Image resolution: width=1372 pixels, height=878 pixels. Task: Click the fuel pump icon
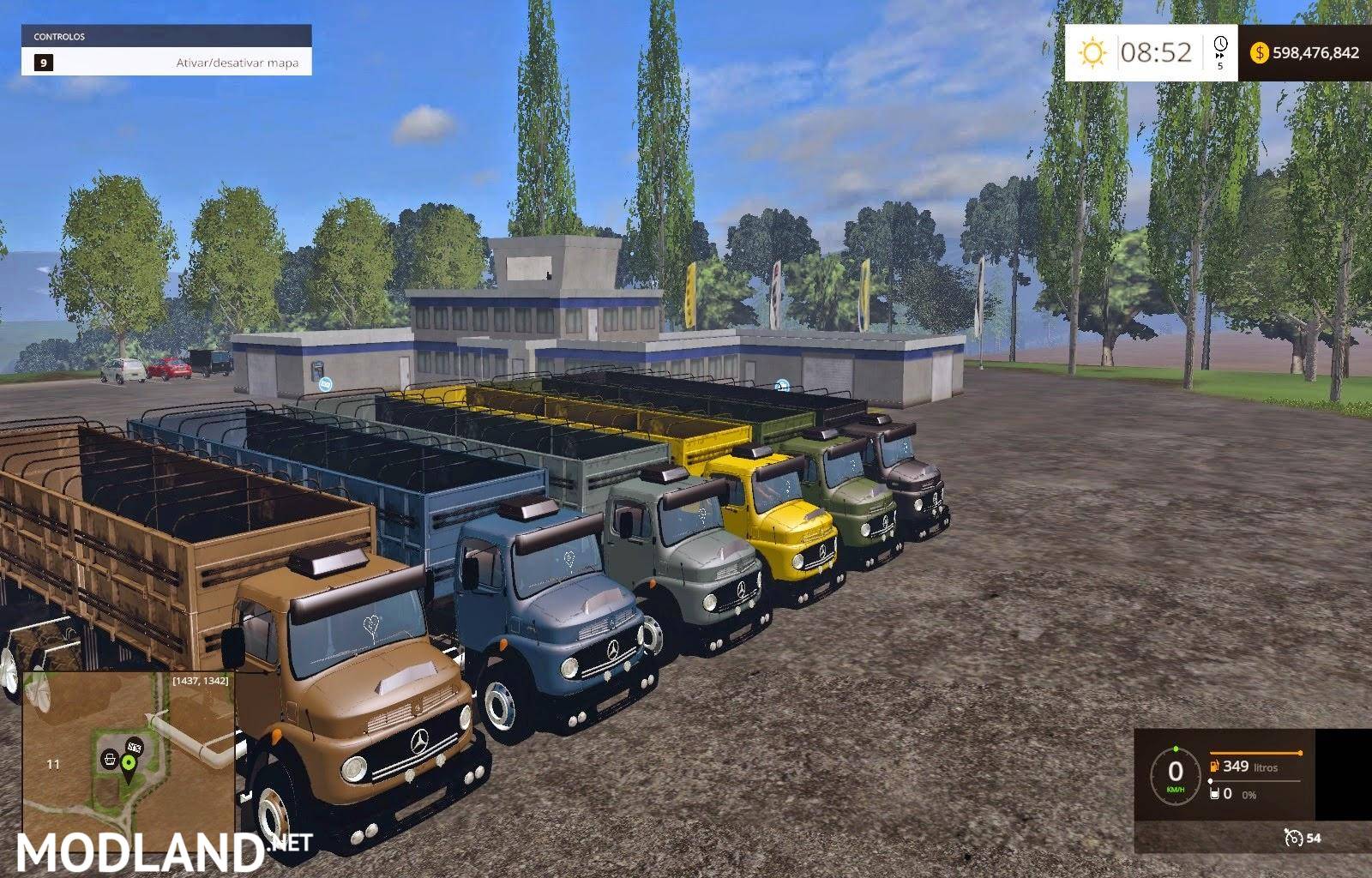tap(1213, 767)
